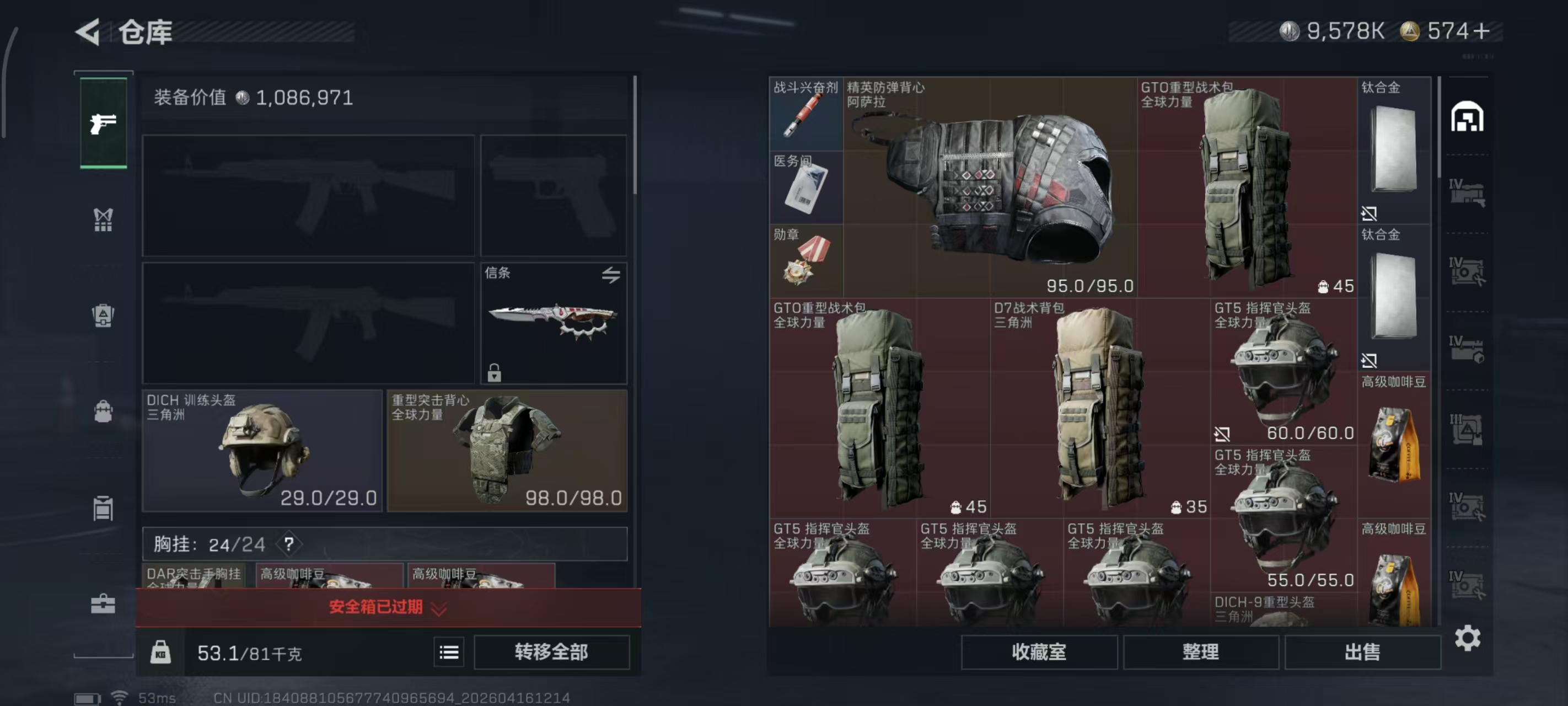Open the backpack category in left sidebar
This screenshot has width=1568, height=706.
(104, 412)
